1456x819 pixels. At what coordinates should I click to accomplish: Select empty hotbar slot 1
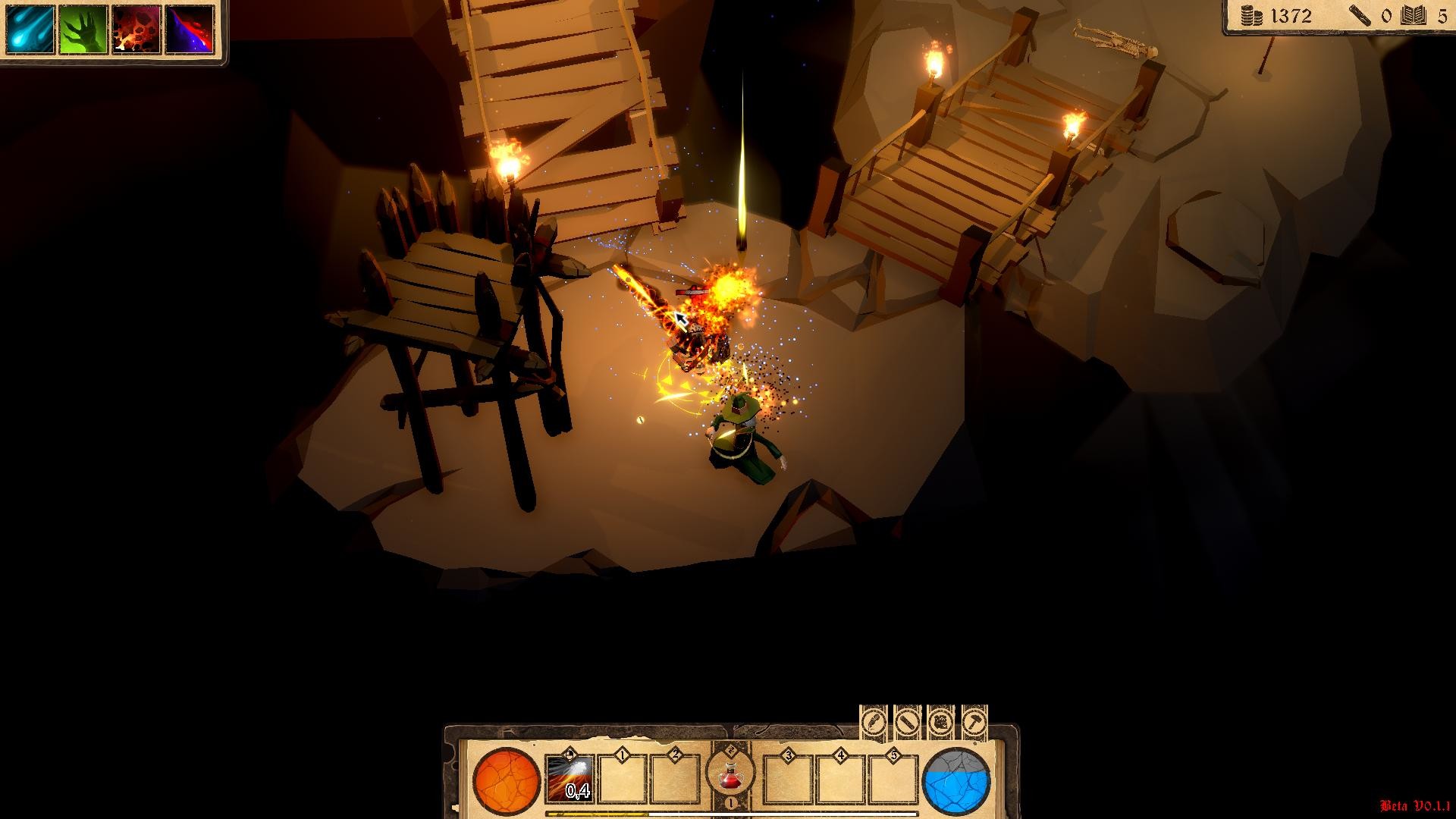(x=620, y=780)
